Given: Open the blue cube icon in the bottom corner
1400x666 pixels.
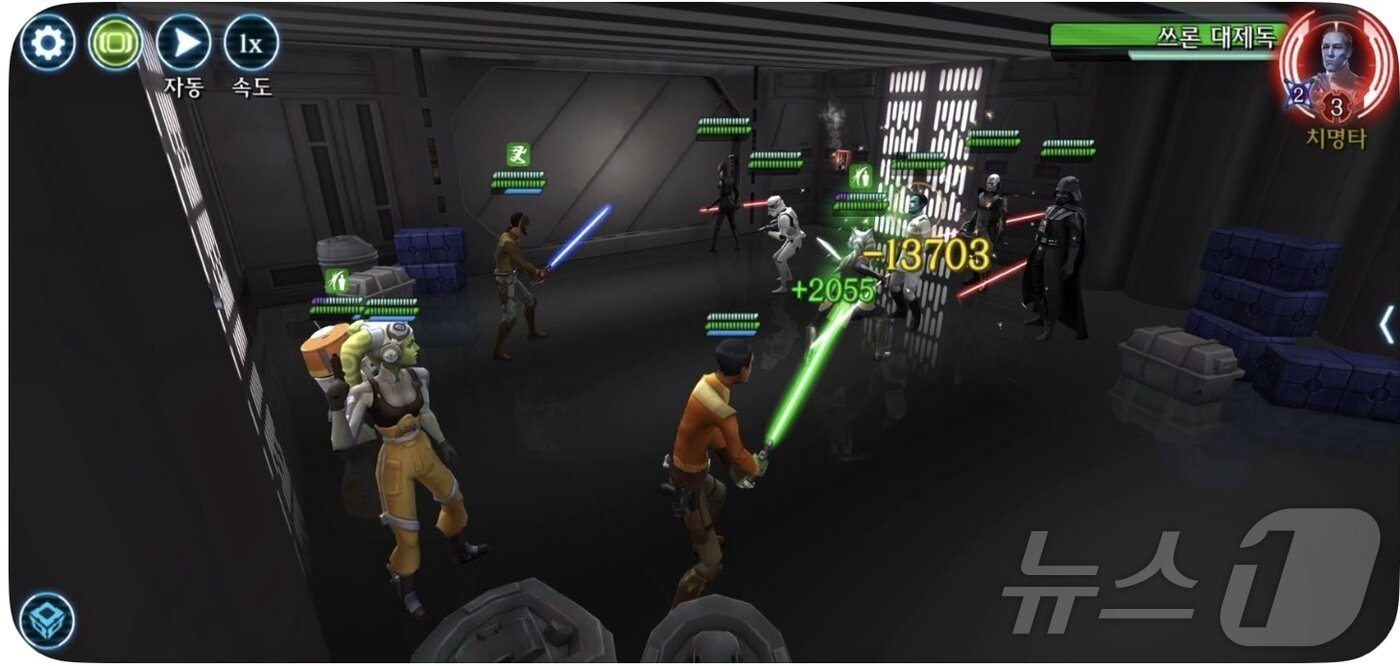Looking at the screenshot, I should click(x=47, y=620).
